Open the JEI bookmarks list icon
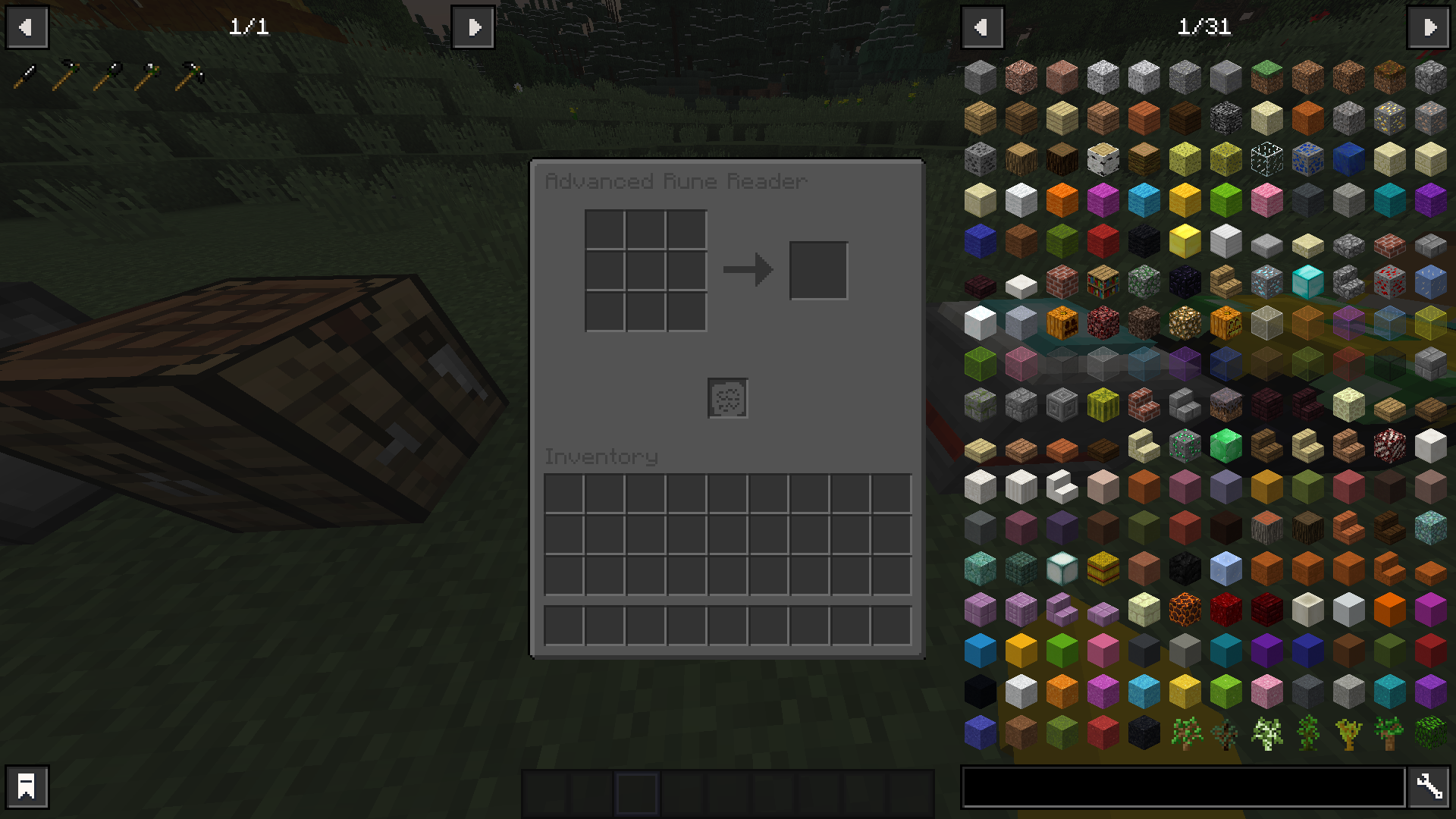Viewport: 1456px width, 819px height. pos(27,786)
